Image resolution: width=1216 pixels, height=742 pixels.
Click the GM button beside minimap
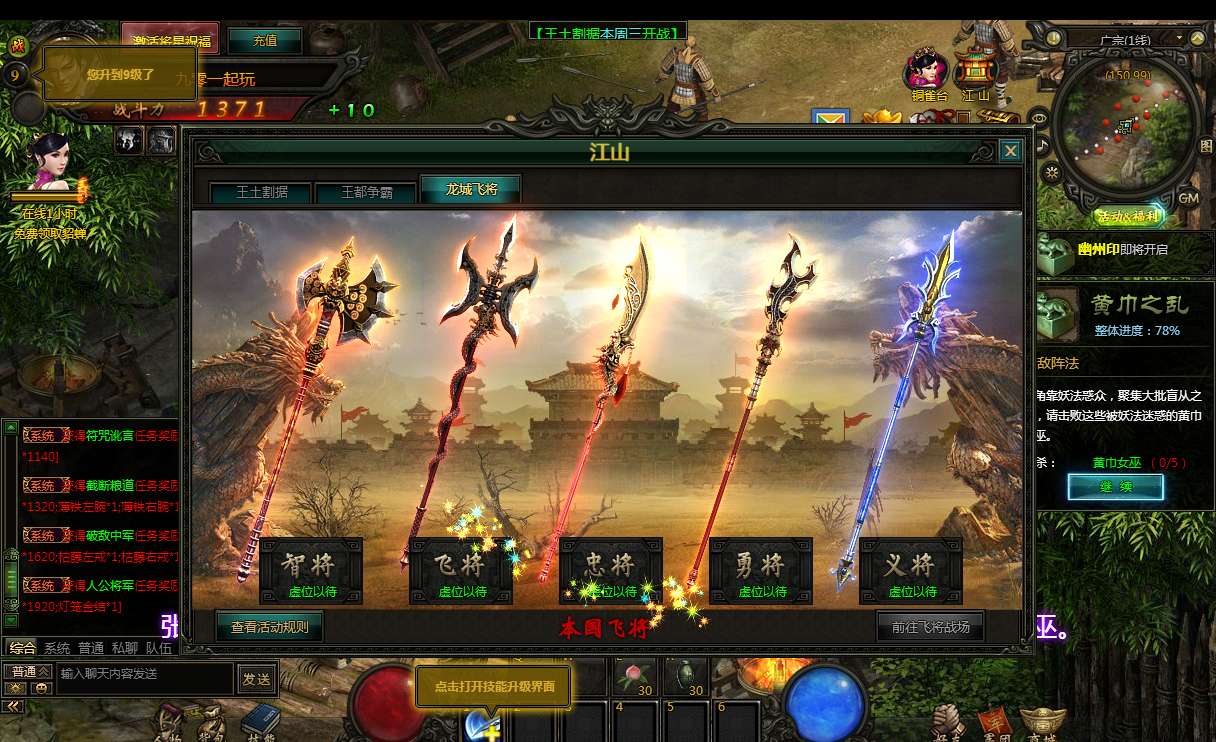click(x=1188, y=198)
